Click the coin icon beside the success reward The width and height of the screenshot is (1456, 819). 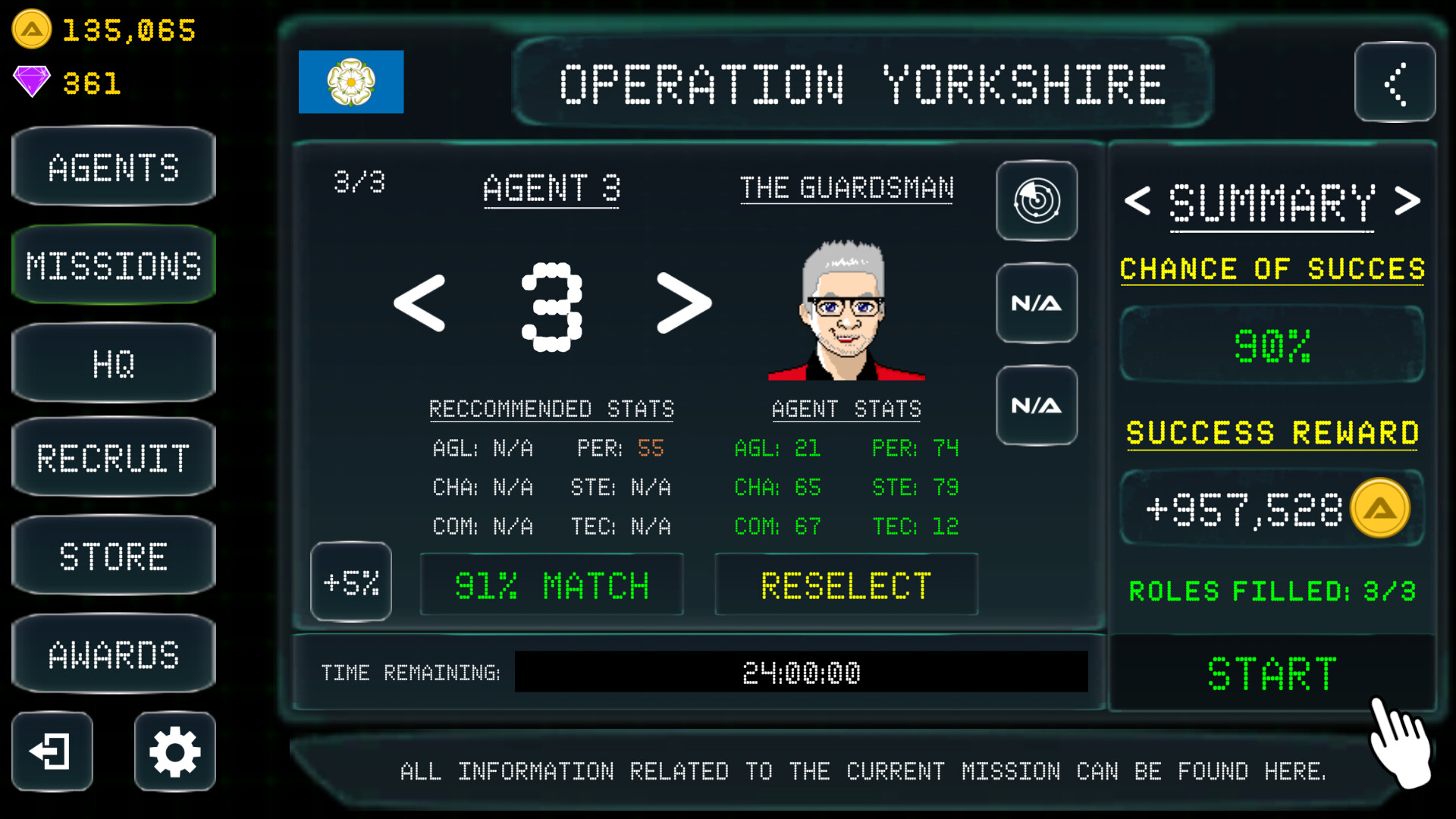(1380, 507)
